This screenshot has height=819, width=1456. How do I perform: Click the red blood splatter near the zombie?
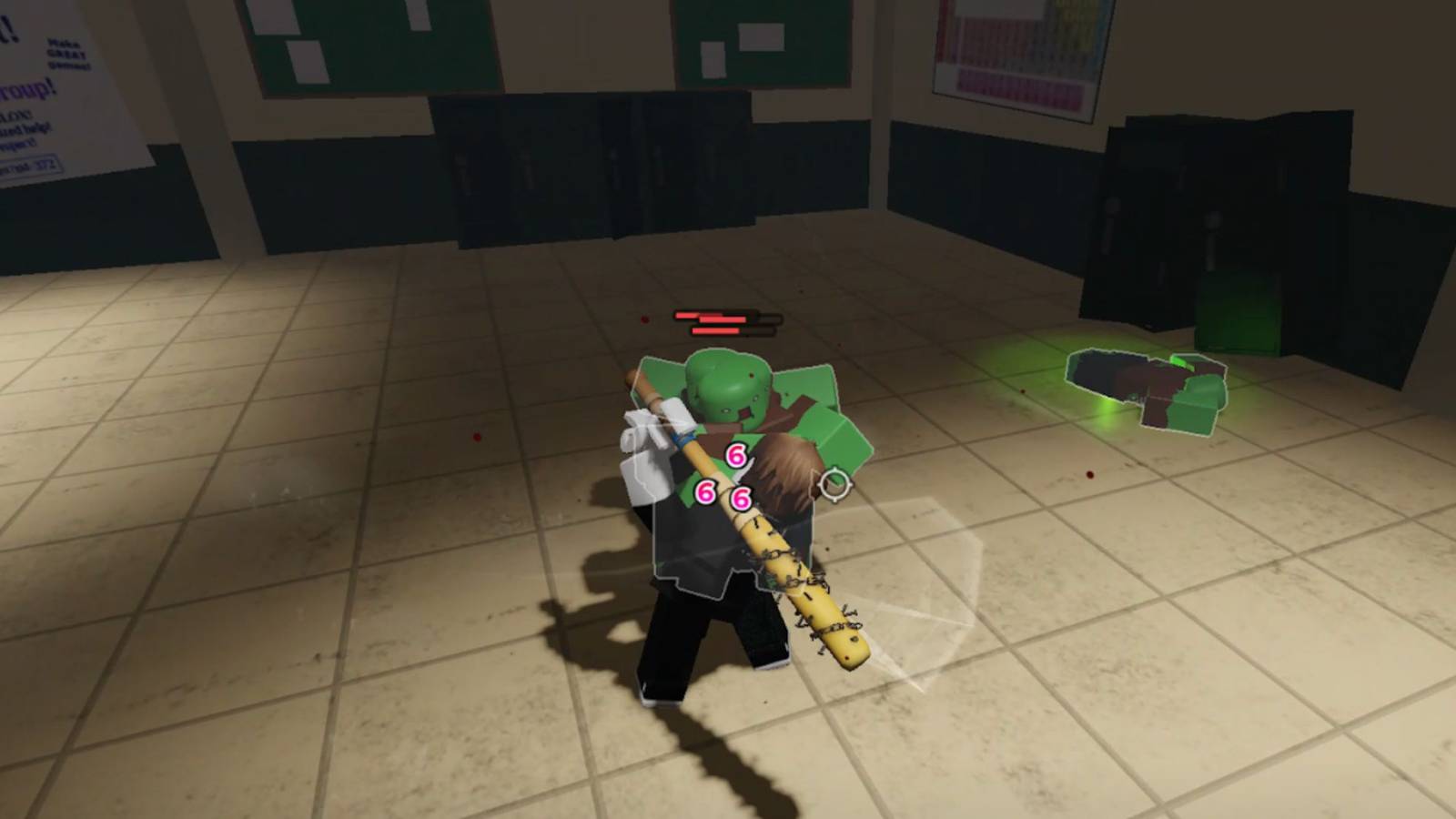coord(643,318)
